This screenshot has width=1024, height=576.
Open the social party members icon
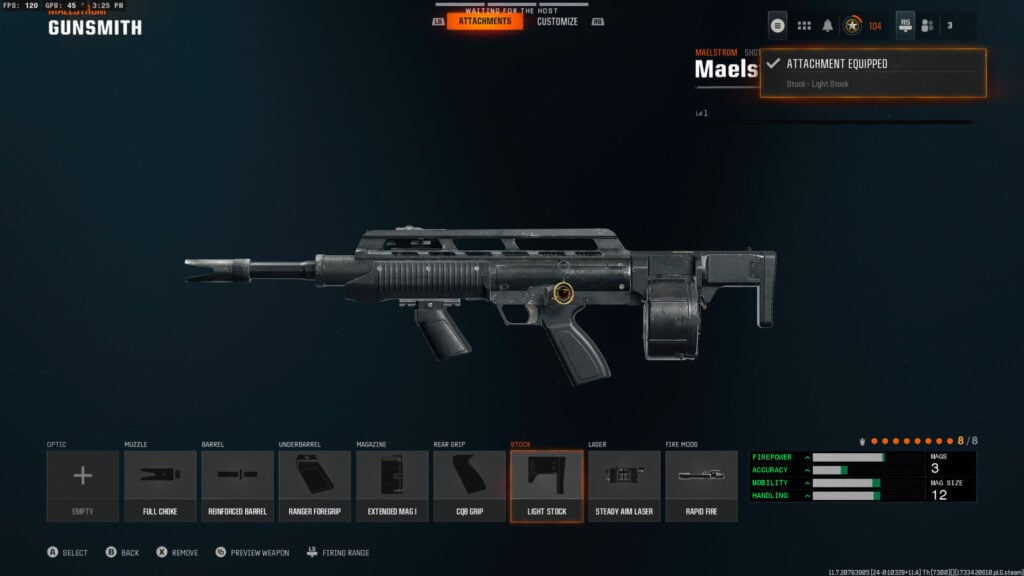point(927,25)
